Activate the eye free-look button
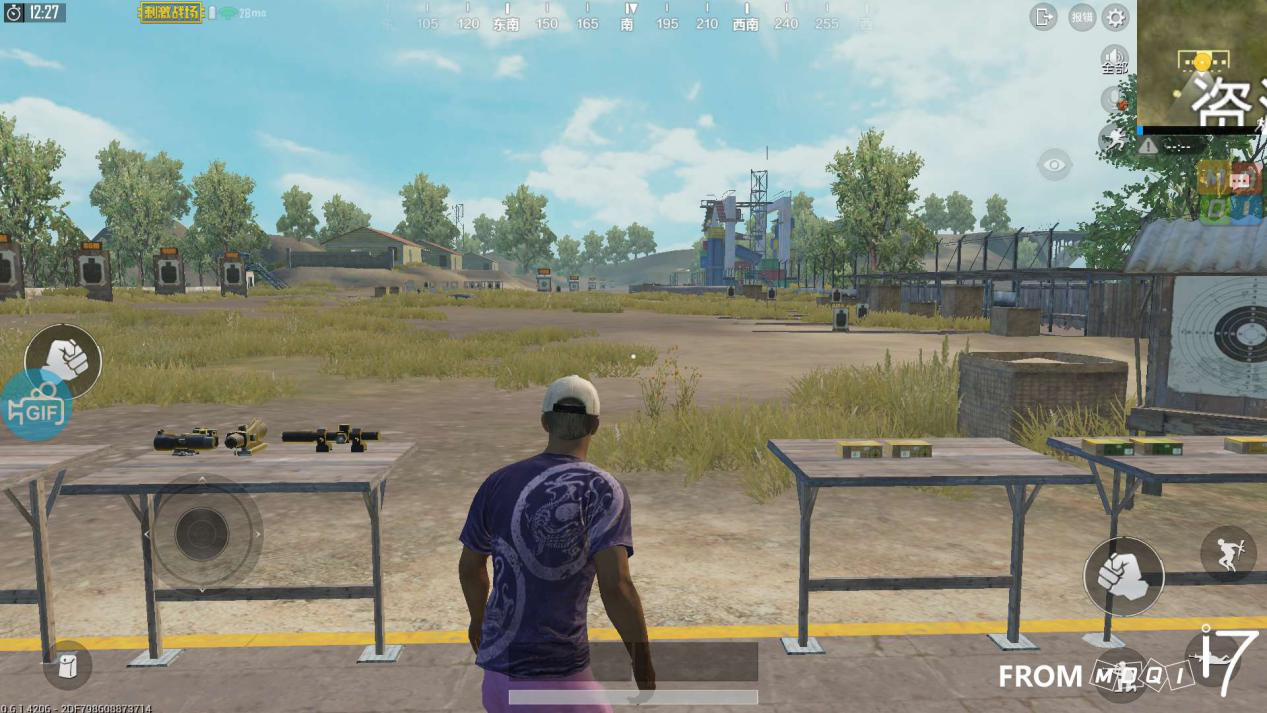1267x713 pixels. [1054, 164]
